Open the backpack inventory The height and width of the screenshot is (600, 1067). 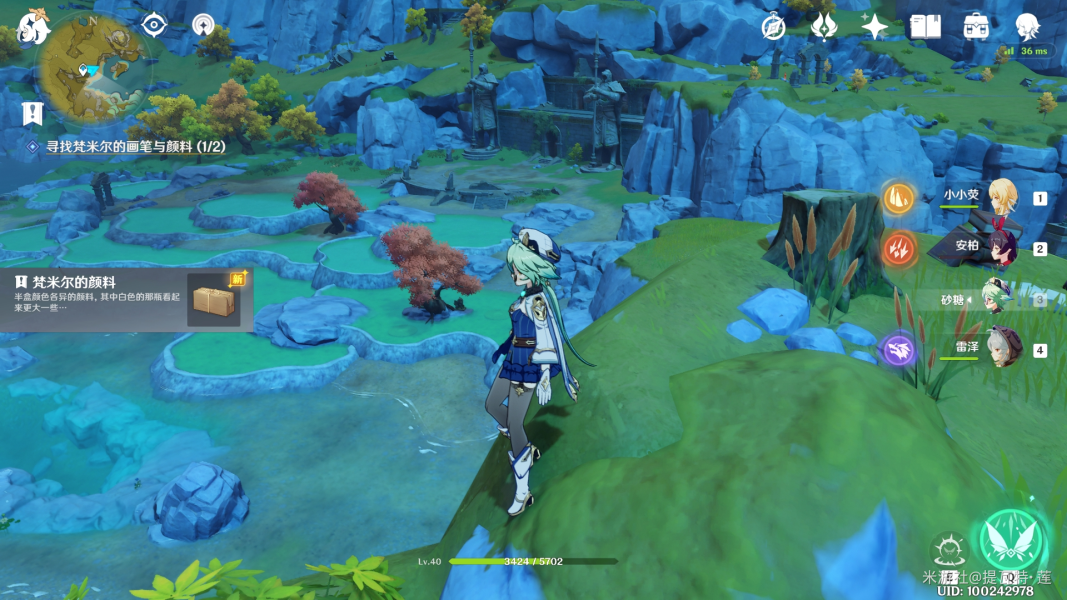(976, 27)
